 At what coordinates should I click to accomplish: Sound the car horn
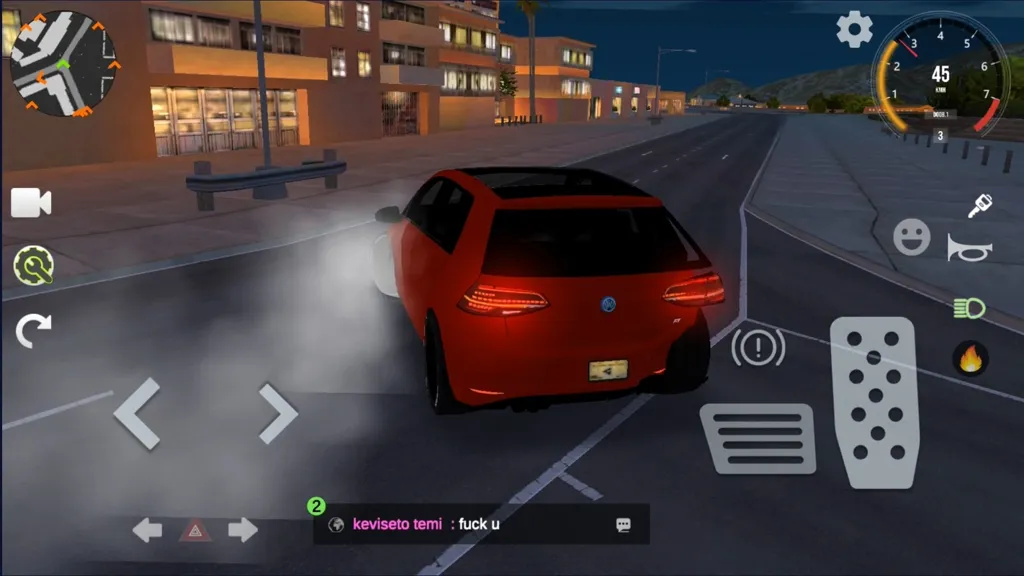[x=969, y=249]
